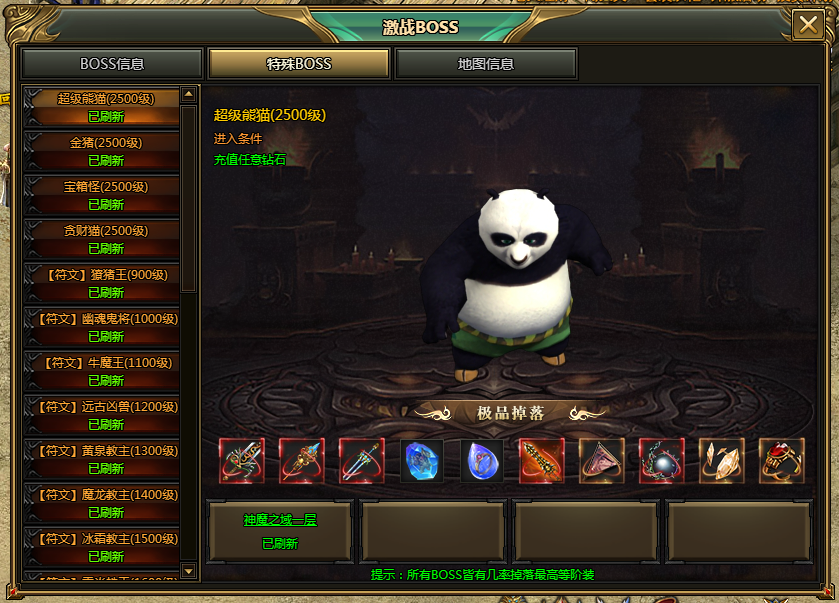Viewport: 839px width, 603px height.
Task: Show the 【符文】猪猪王(900级) boss
Action: point(100,283)
